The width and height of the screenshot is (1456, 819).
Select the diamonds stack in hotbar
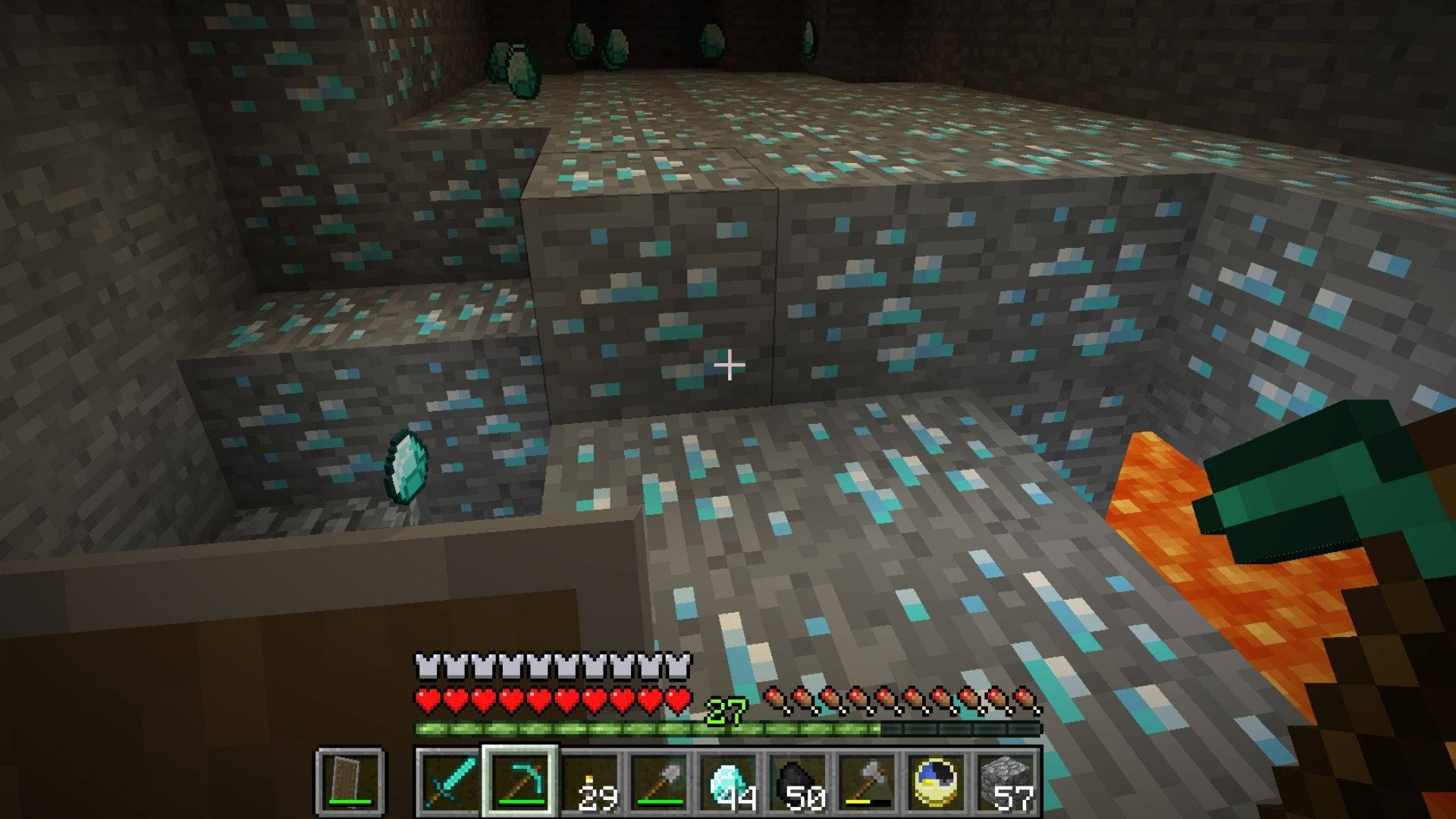click(x=729, y=781)
